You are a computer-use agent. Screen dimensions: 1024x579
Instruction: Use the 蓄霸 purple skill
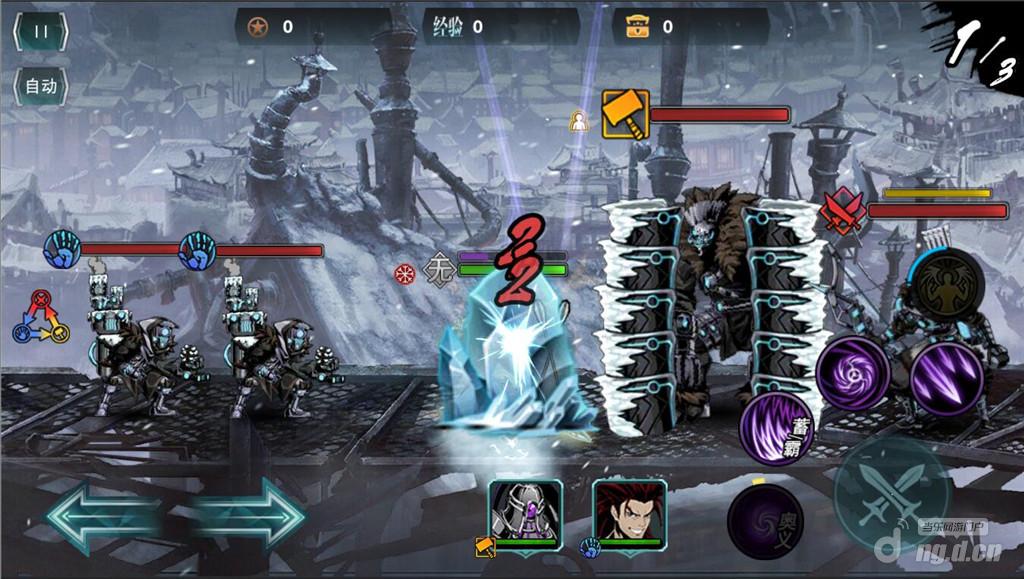click(777, 428)
